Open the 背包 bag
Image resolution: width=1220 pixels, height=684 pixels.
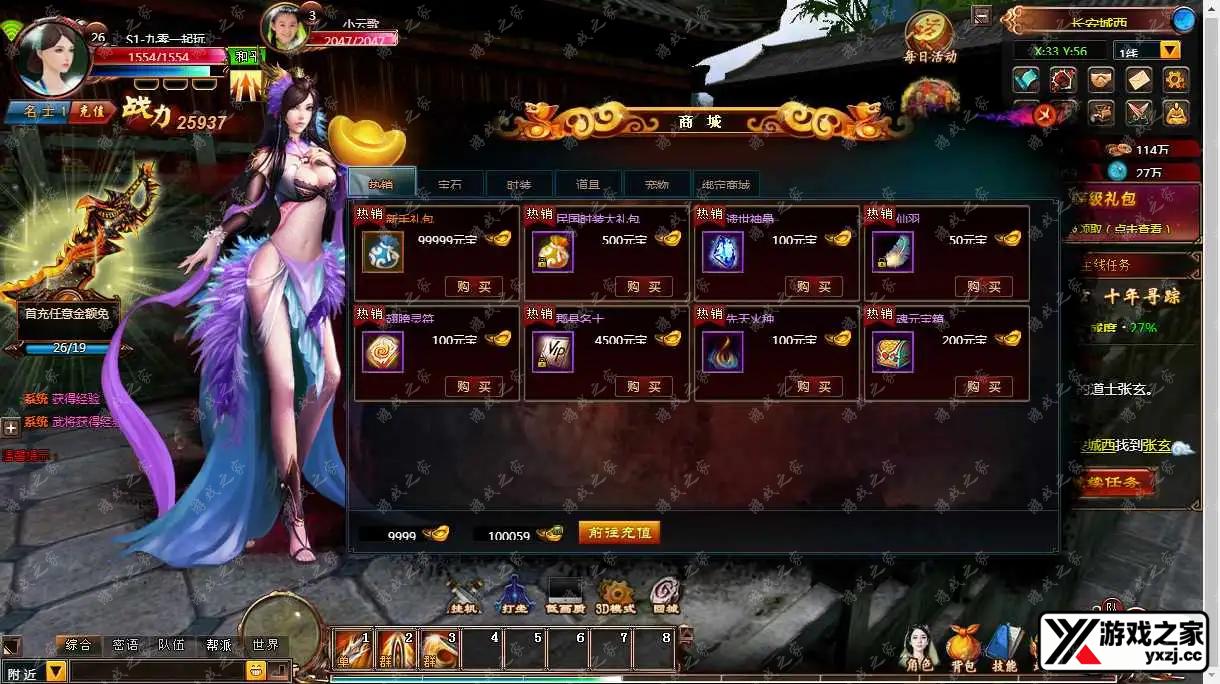click(963, 647)
